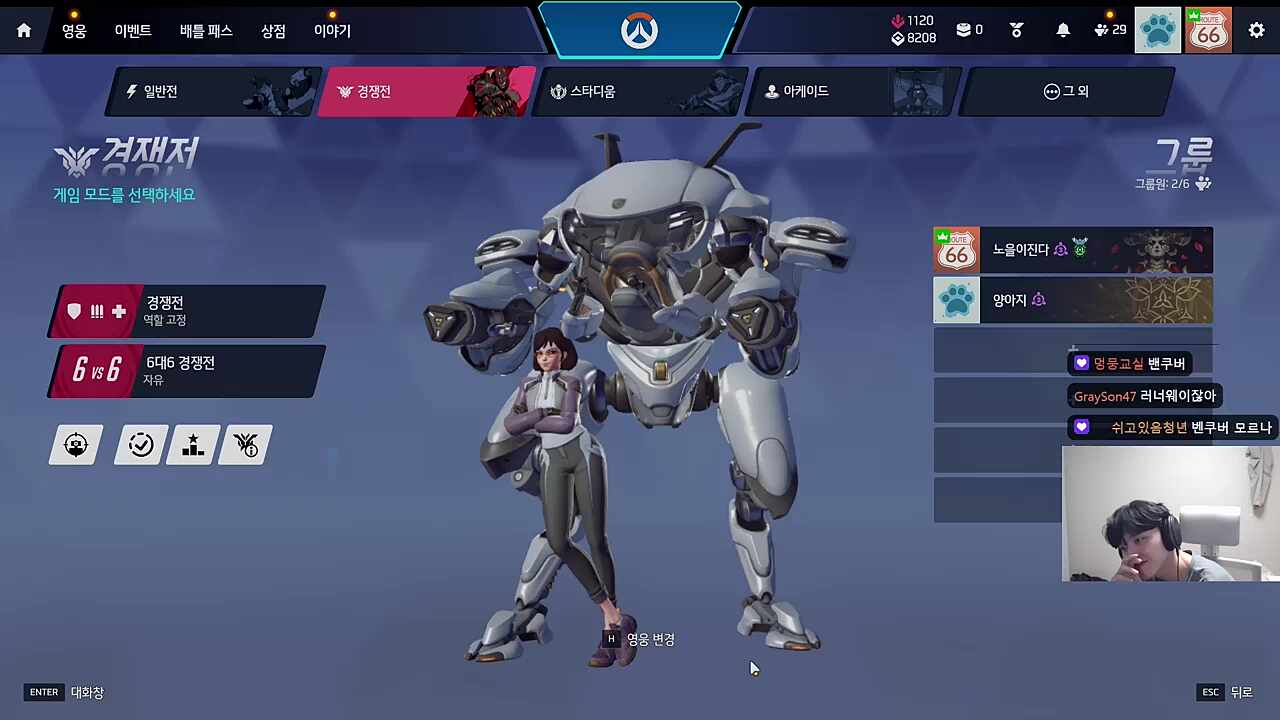1280x720 pixels.
Task: Switch to the 그 외 (More) tab
Action: click(x=1066, y=92)
